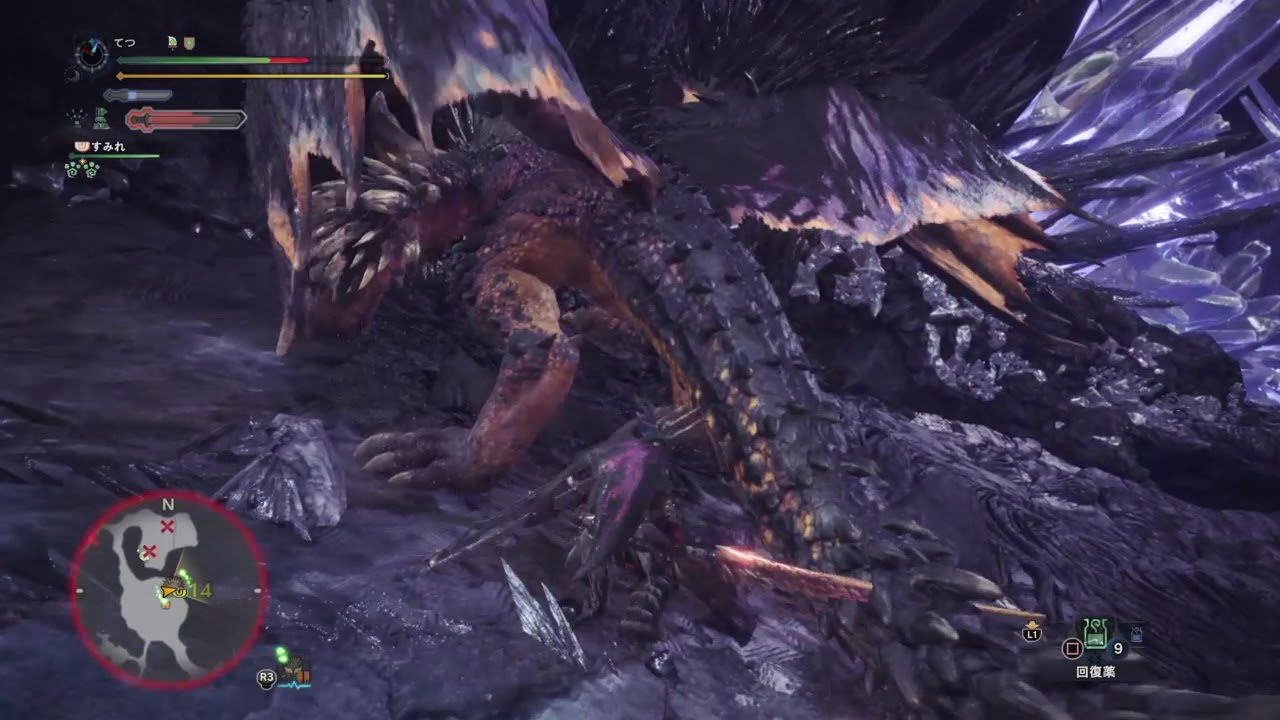Screen dimensions: 1280x720
Task: Click the quest timer clock icon
Action: pyautogui.click(x=92, y=55)
